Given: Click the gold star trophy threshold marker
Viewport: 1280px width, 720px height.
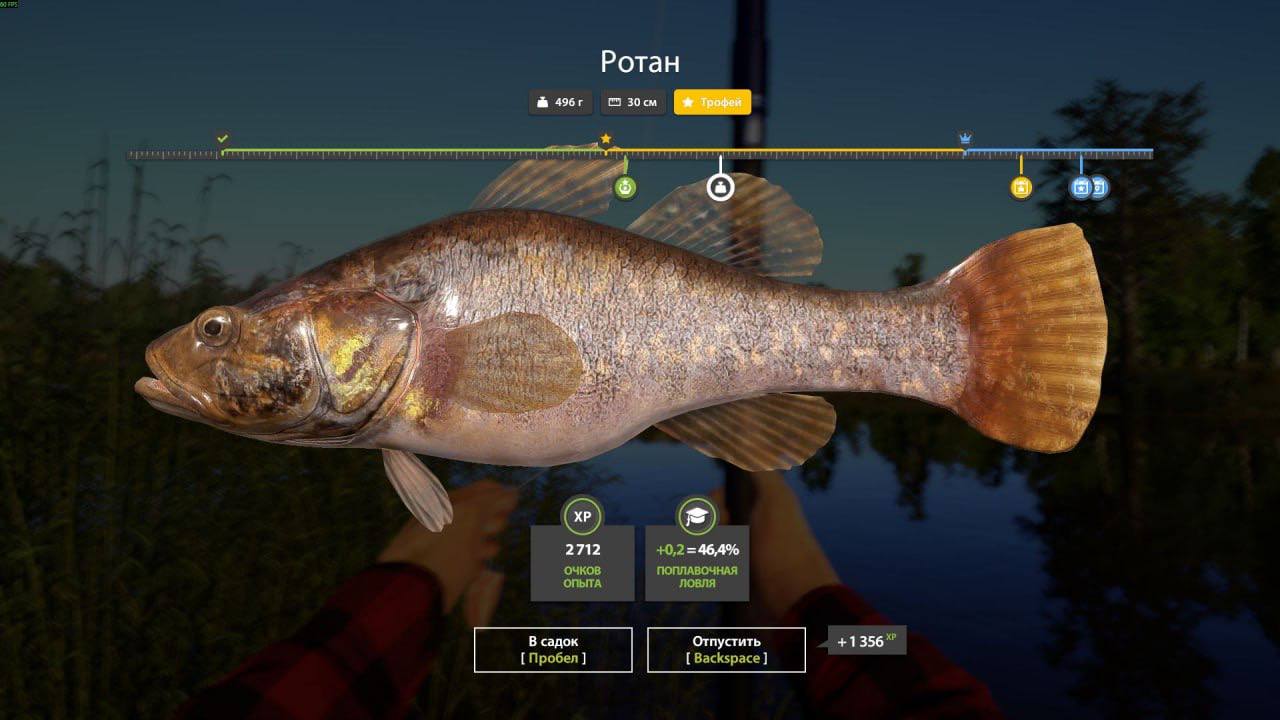Looking at the screenshot, I should (605, 139).
